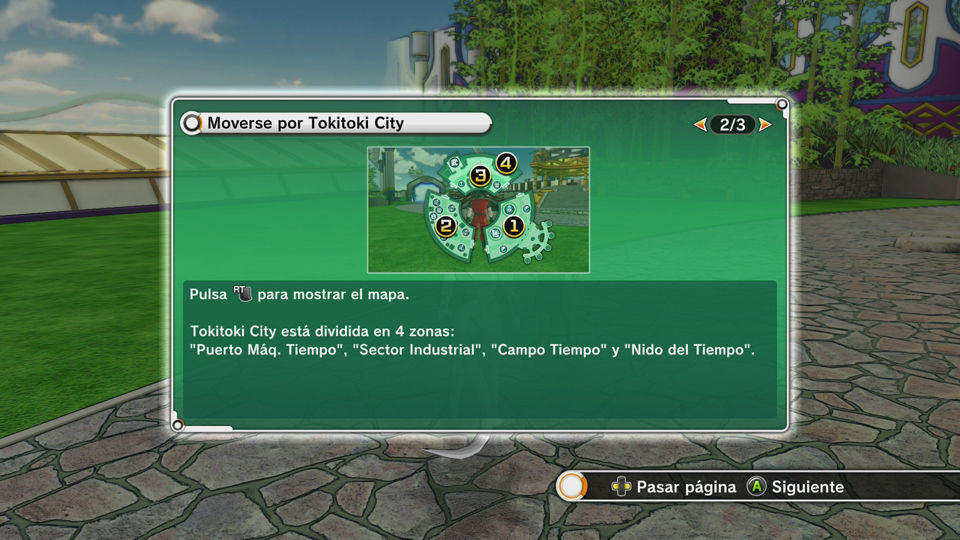This screenshot has width=960, height=540.
Task: Go back with the left page arrow
Action: coord(700,125)
